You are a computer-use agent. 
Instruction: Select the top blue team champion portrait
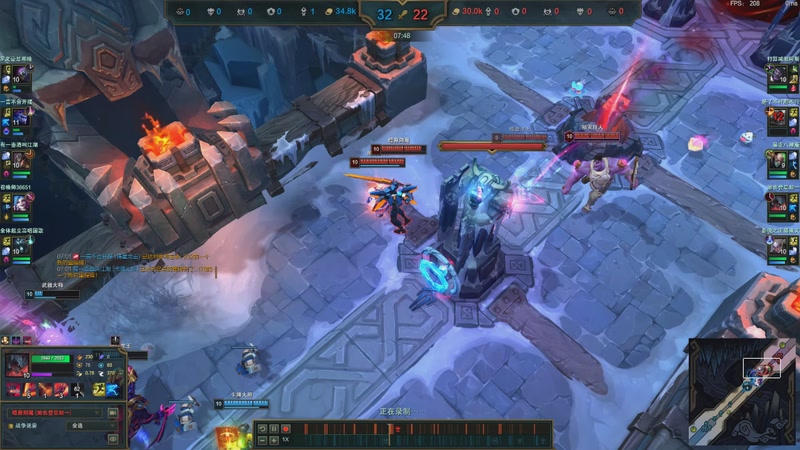point(21,77)
